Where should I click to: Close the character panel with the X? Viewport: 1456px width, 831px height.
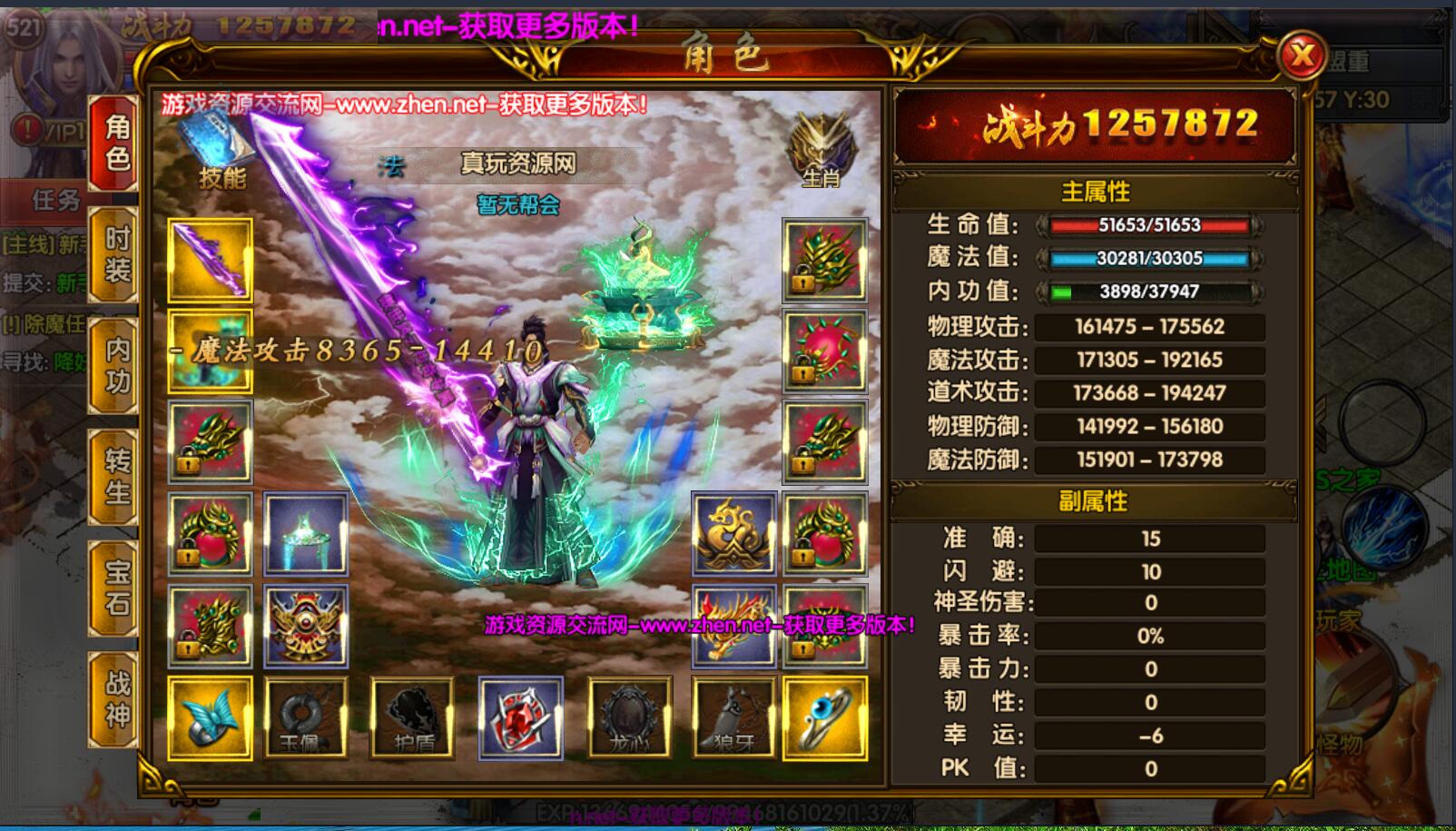click(1302, 56)
